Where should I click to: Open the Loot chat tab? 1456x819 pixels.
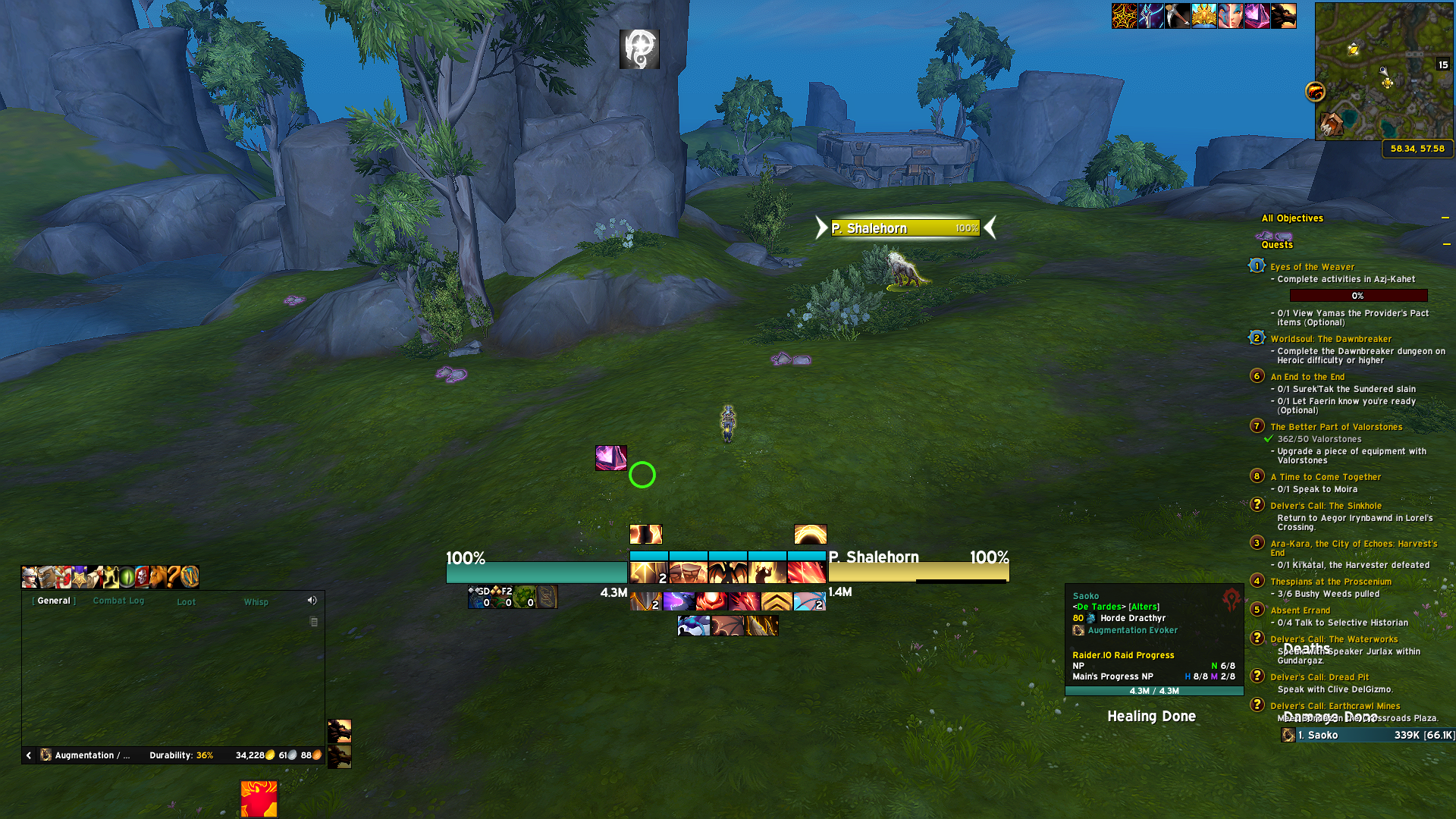tap(186, 602)
